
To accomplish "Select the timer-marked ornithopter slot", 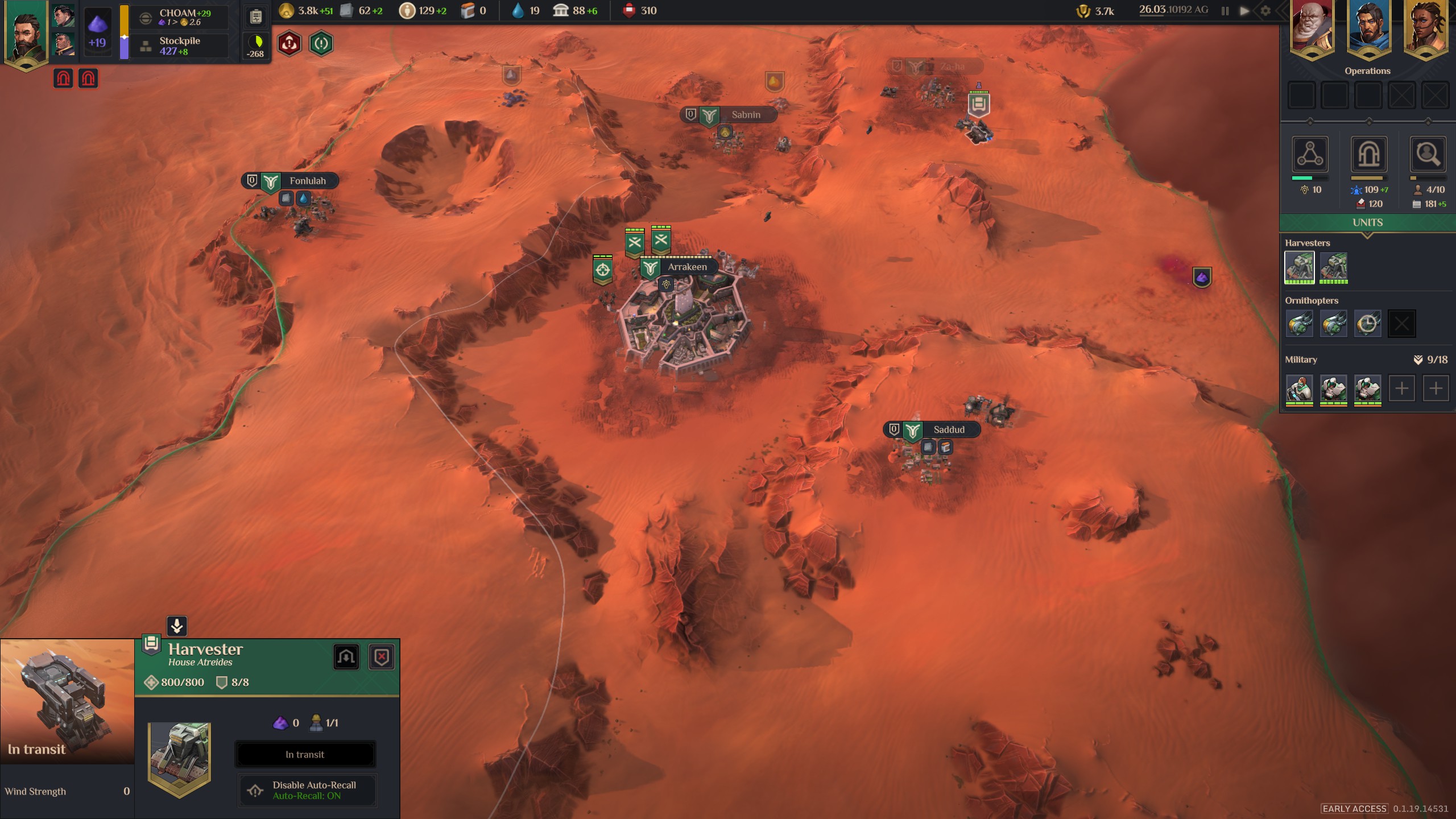I will (1367, 324).
